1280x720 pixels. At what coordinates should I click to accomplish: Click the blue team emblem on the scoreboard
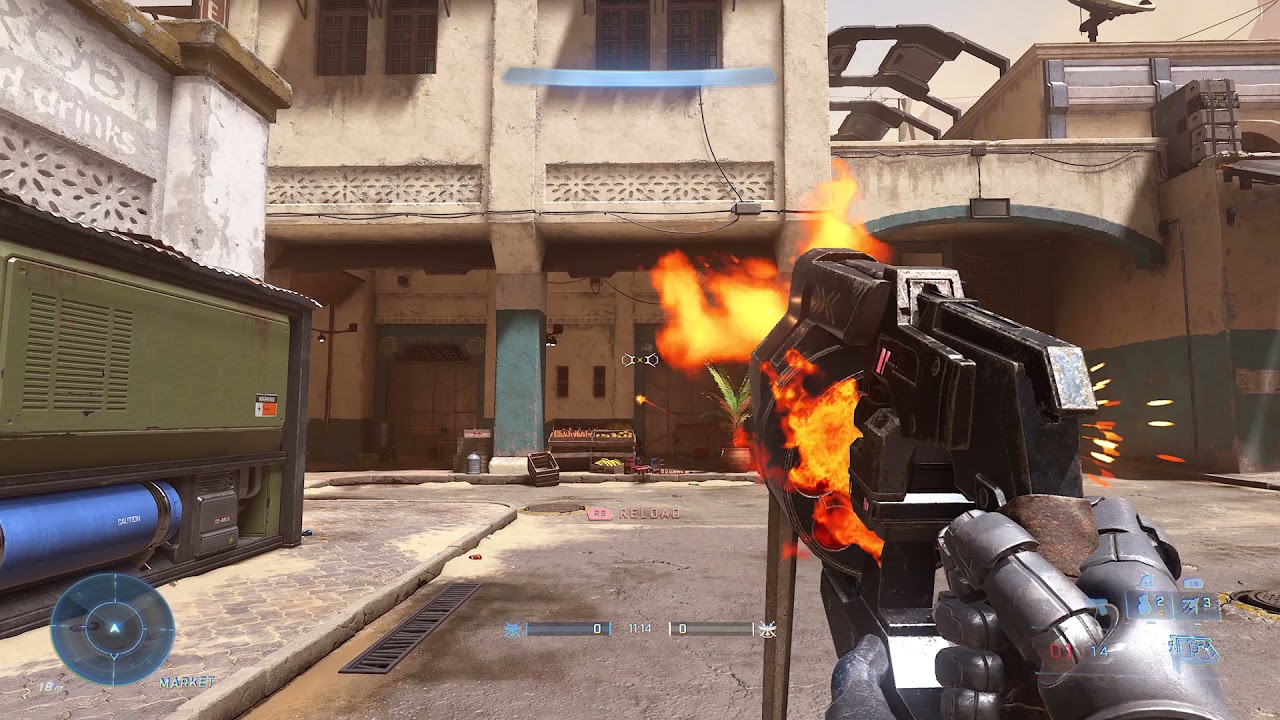512,628
